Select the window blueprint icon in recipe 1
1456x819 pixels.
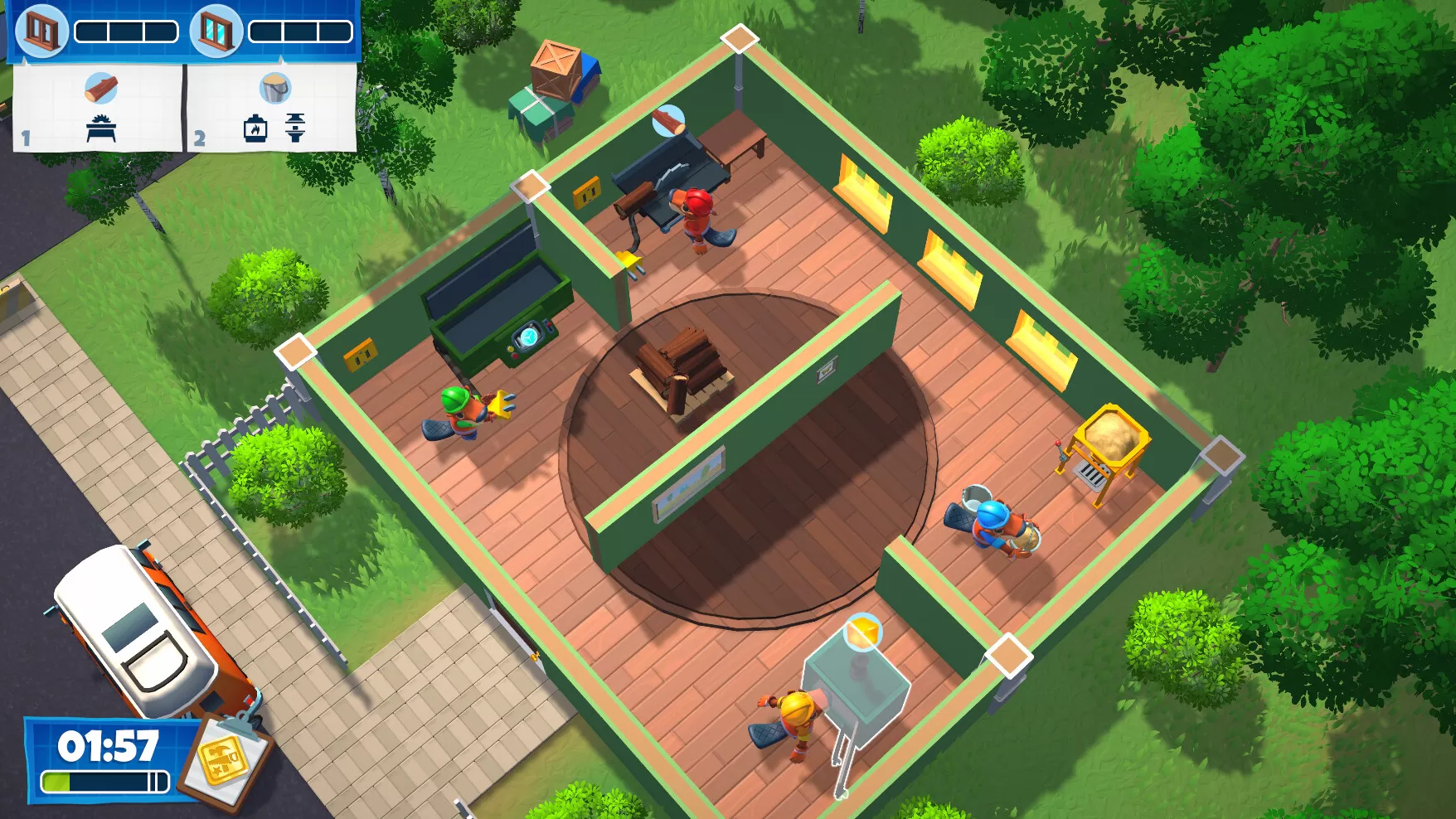coord(43,30)
